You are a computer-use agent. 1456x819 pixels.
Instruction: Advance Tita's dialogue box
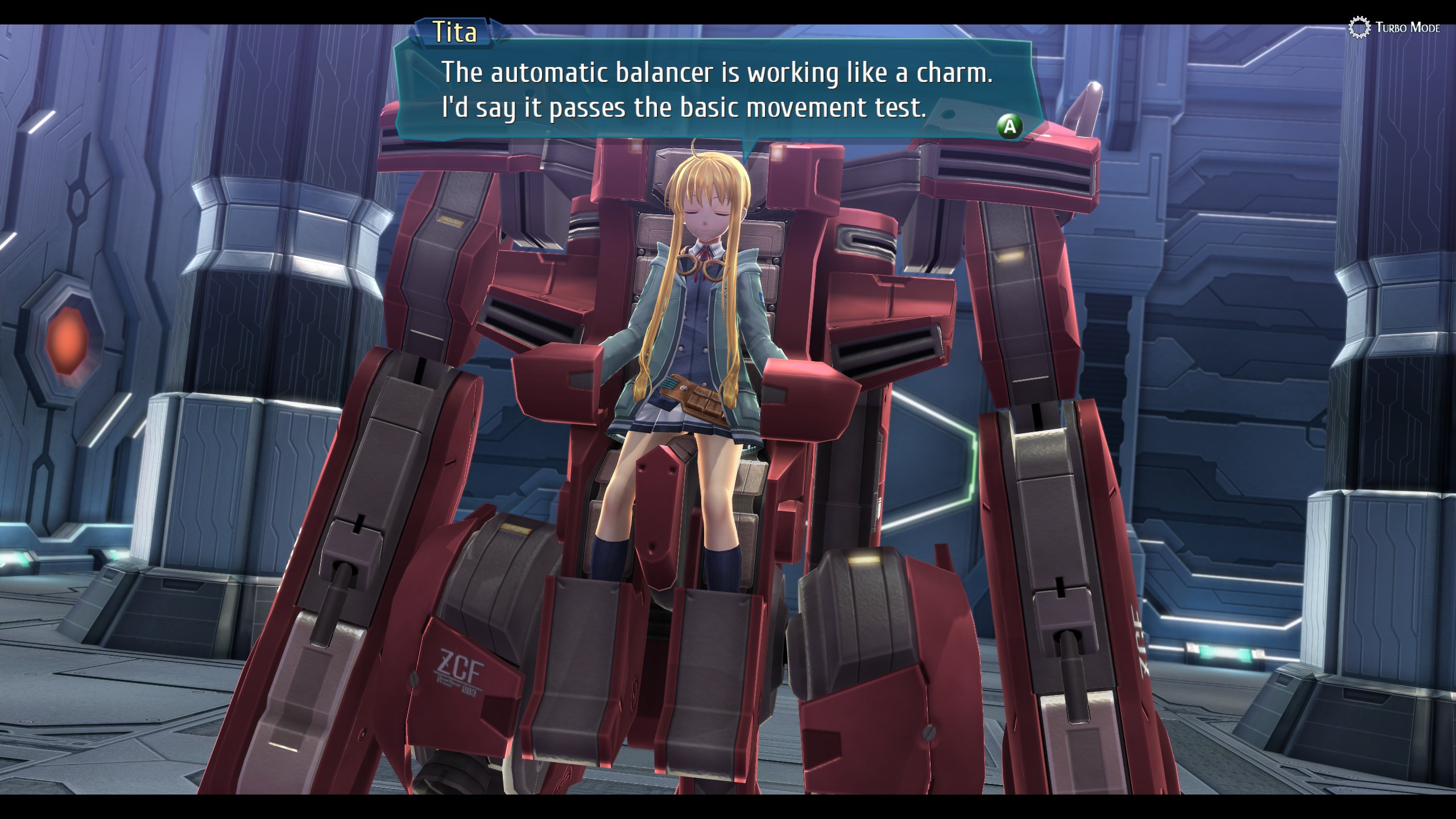[x=1009, y=126]
